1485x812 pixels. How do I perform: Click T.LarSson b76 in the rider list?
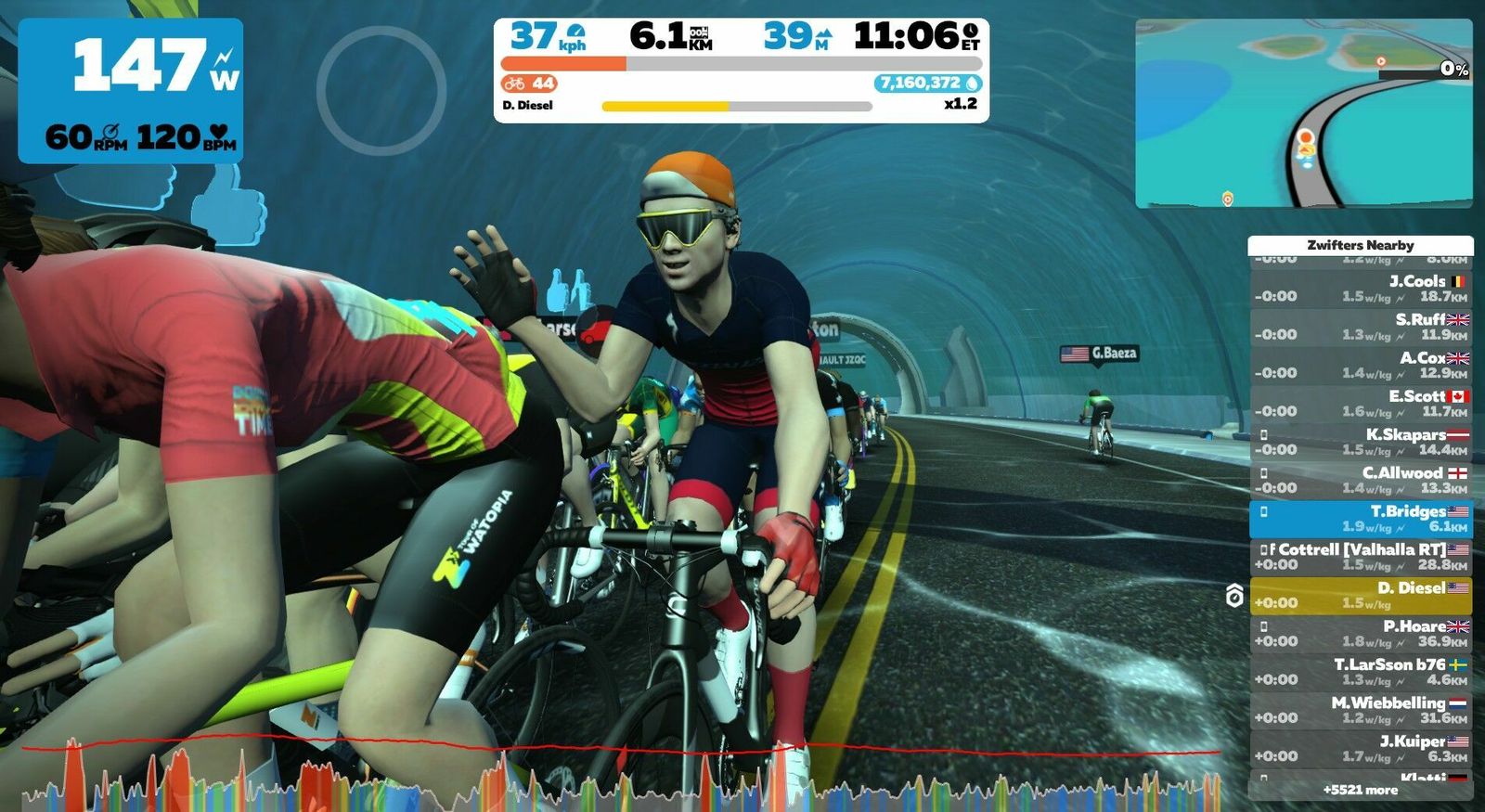[x=1361, y=672]
